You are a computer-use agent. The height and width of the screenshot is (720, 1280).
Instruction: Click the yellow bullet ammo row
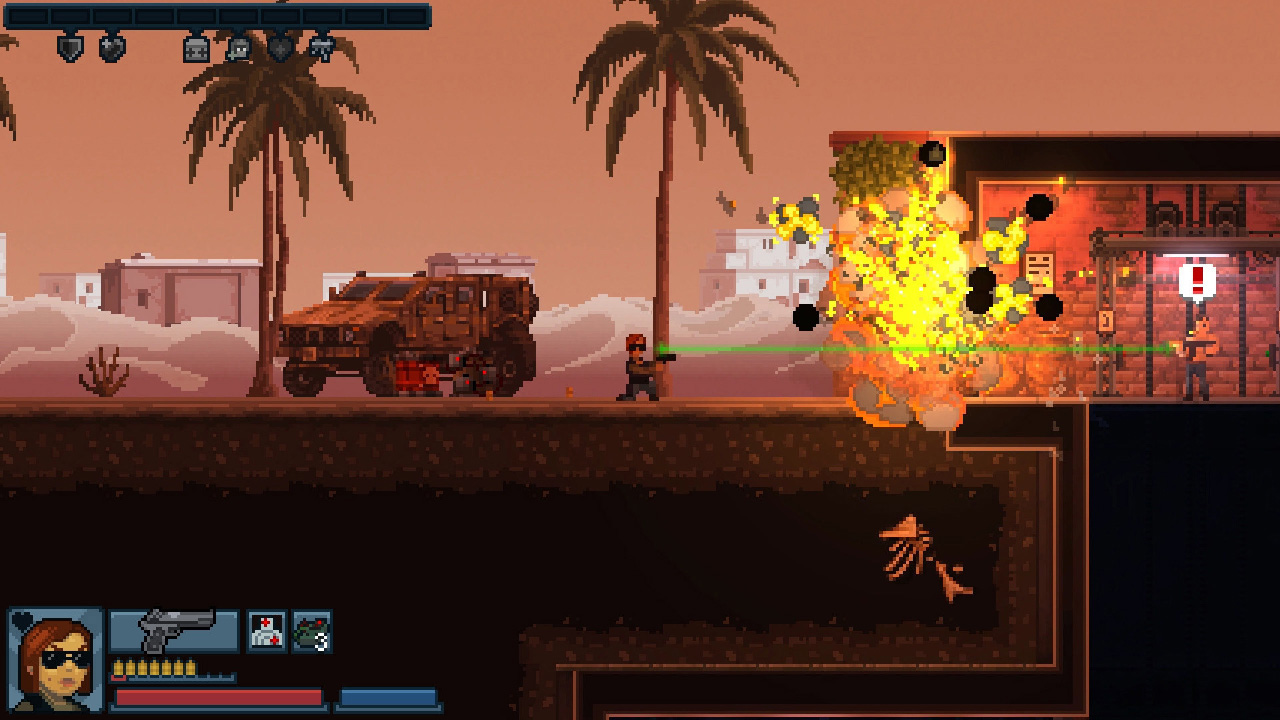(155, 666)
